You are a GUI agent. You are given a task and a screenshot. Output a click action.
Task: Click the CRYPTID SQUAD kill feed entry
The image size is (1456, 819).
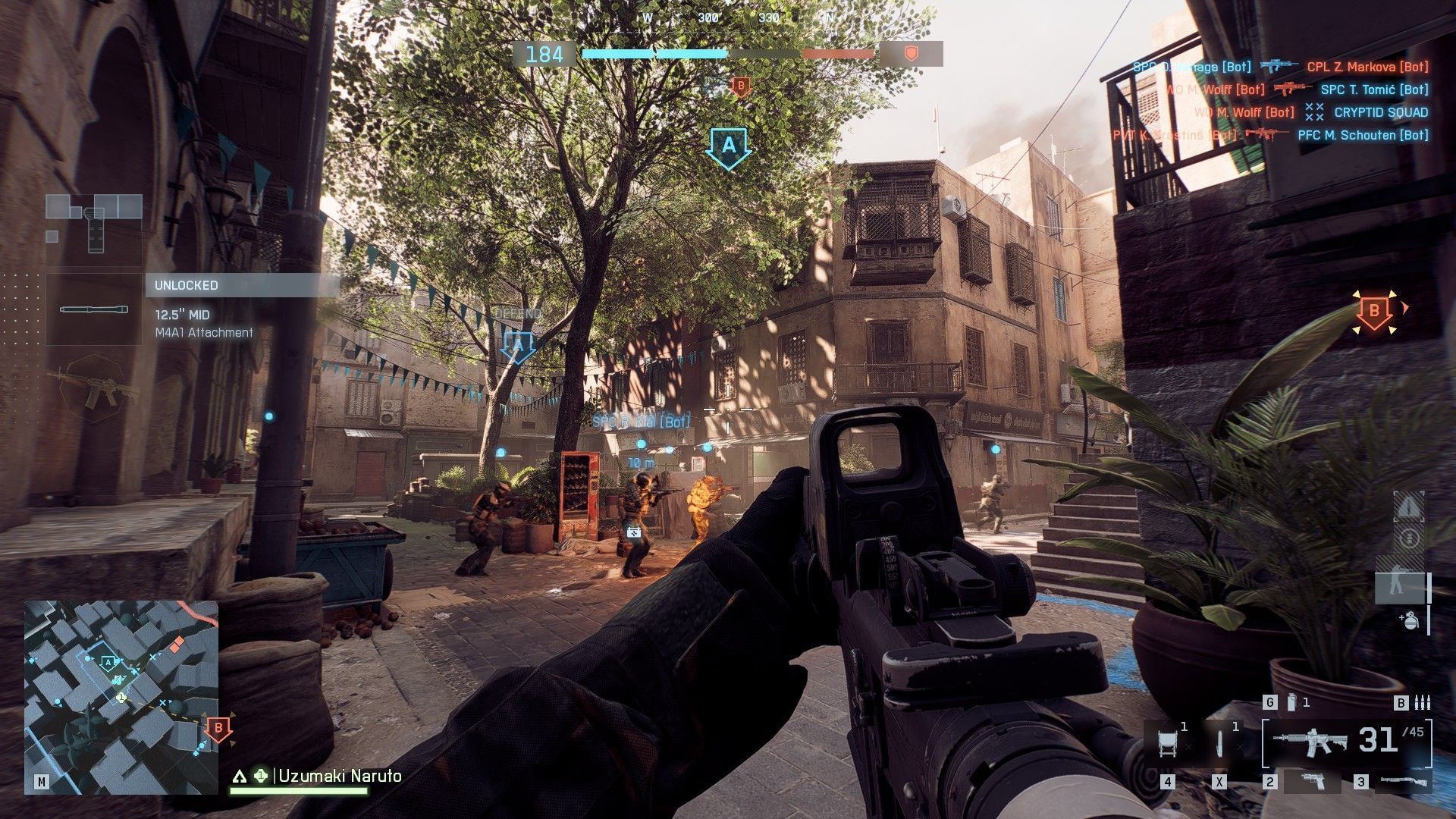pos(1380,112)
